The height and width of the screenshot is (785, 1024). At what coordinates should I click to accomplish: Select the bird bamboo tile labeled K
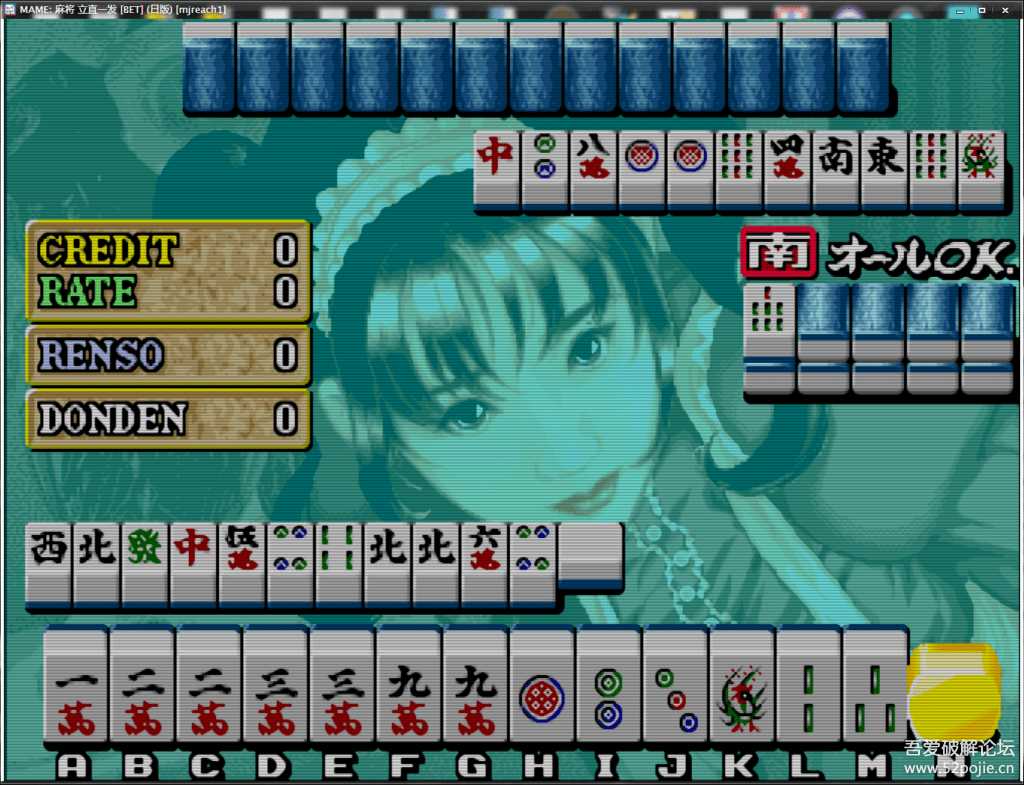(x=742, y=688)
